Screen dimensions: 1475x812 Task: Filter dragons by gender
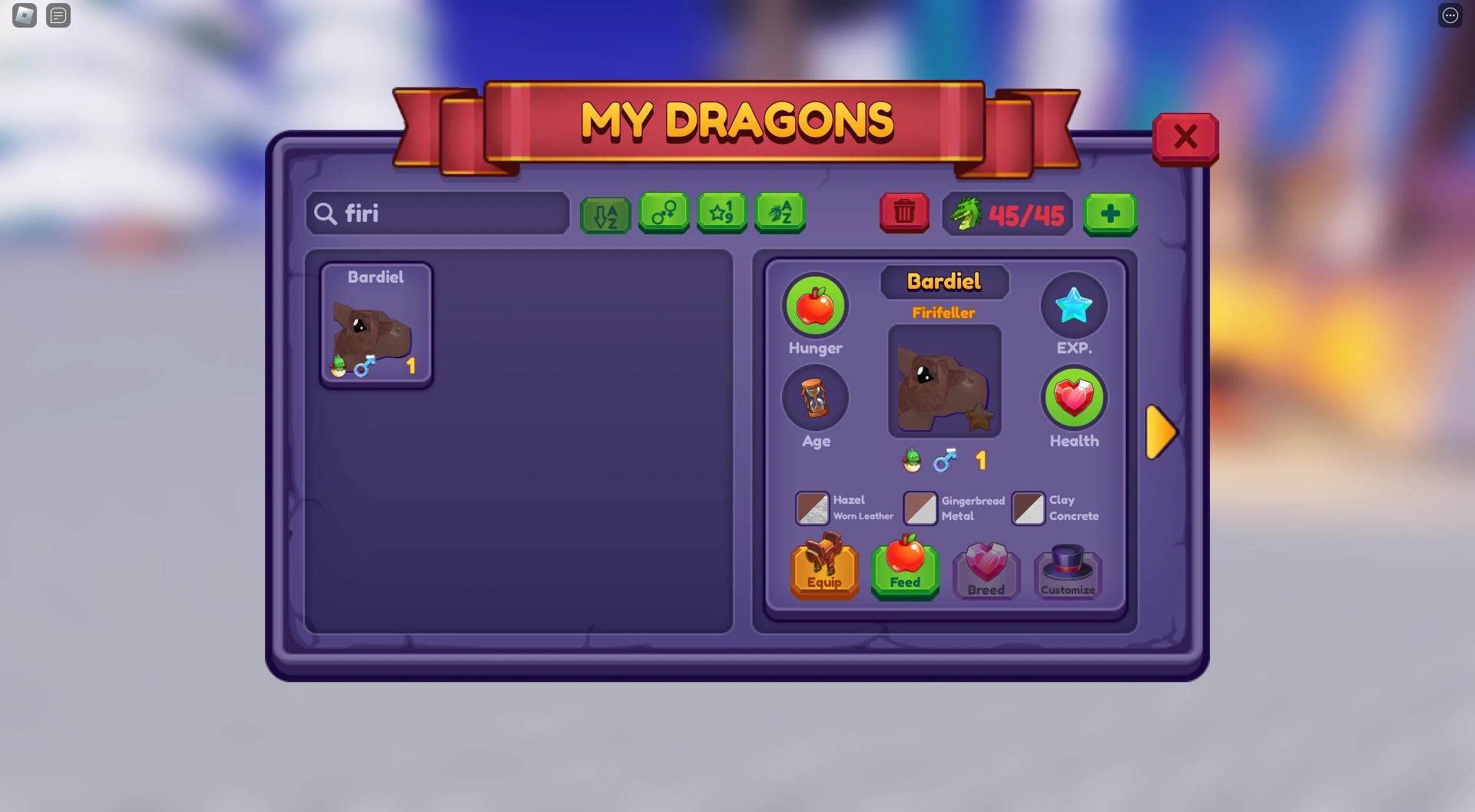(664, 213)
